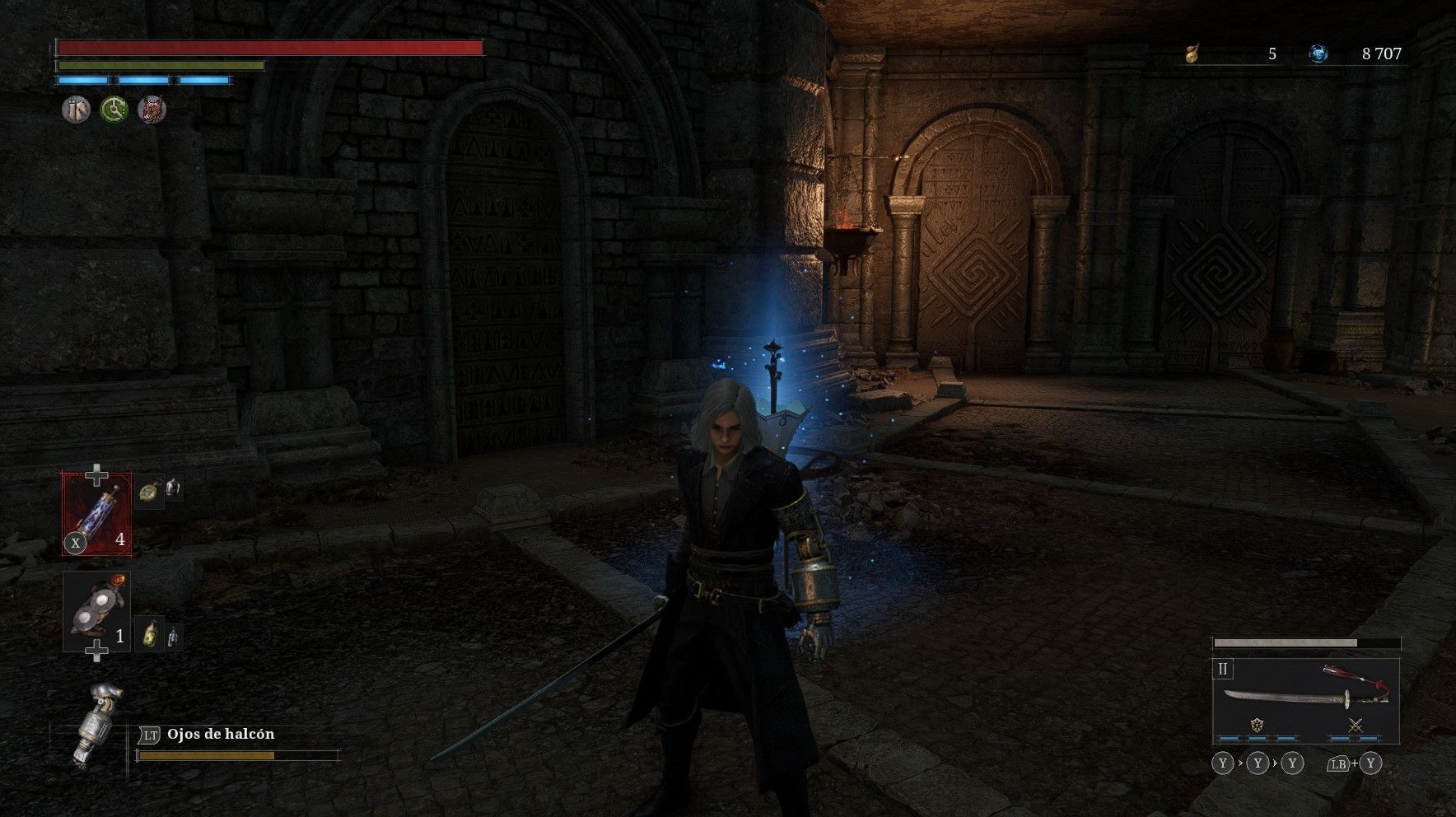Click the yellow lamp item icon

(x=150, y=635)
